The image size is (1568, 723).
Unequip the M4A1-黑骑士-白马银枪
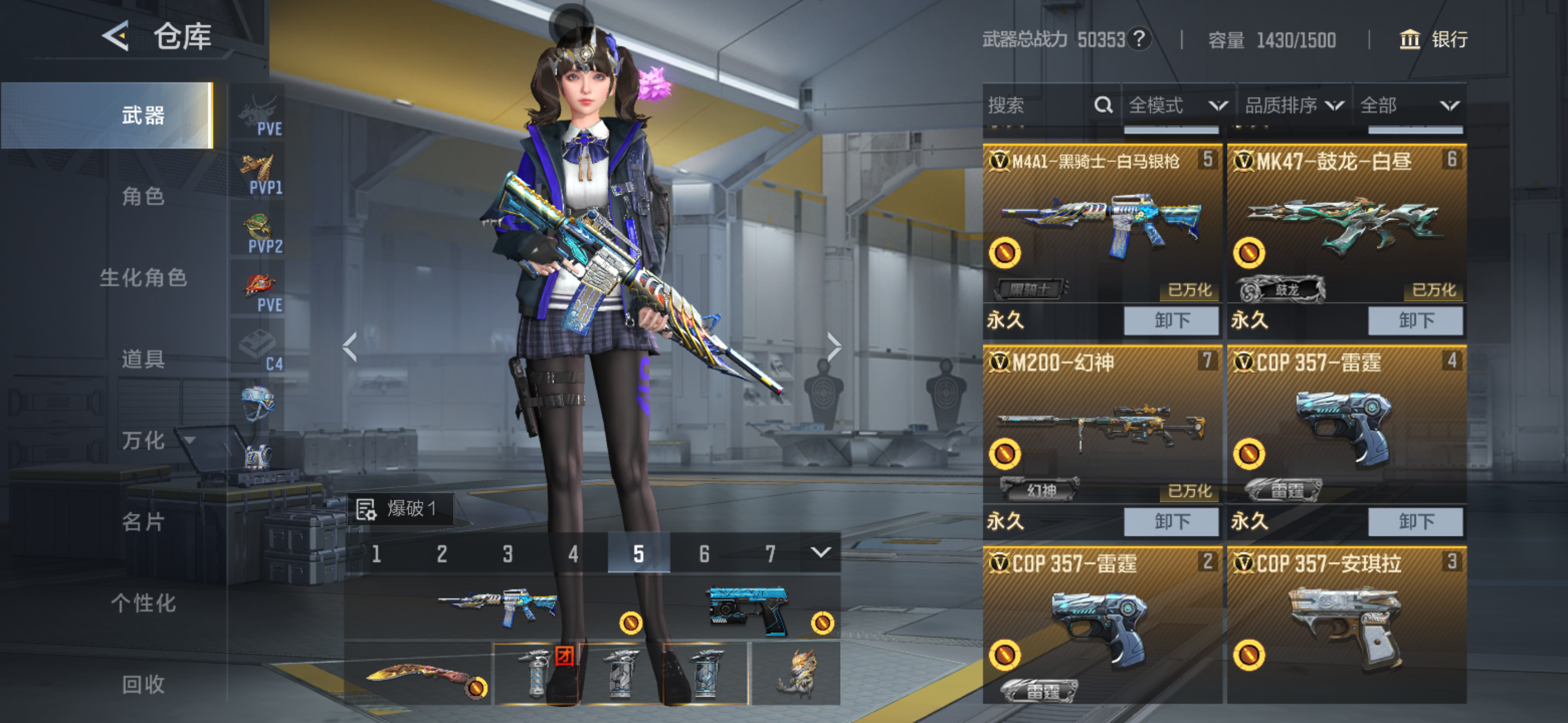[x=1170, y=320]
